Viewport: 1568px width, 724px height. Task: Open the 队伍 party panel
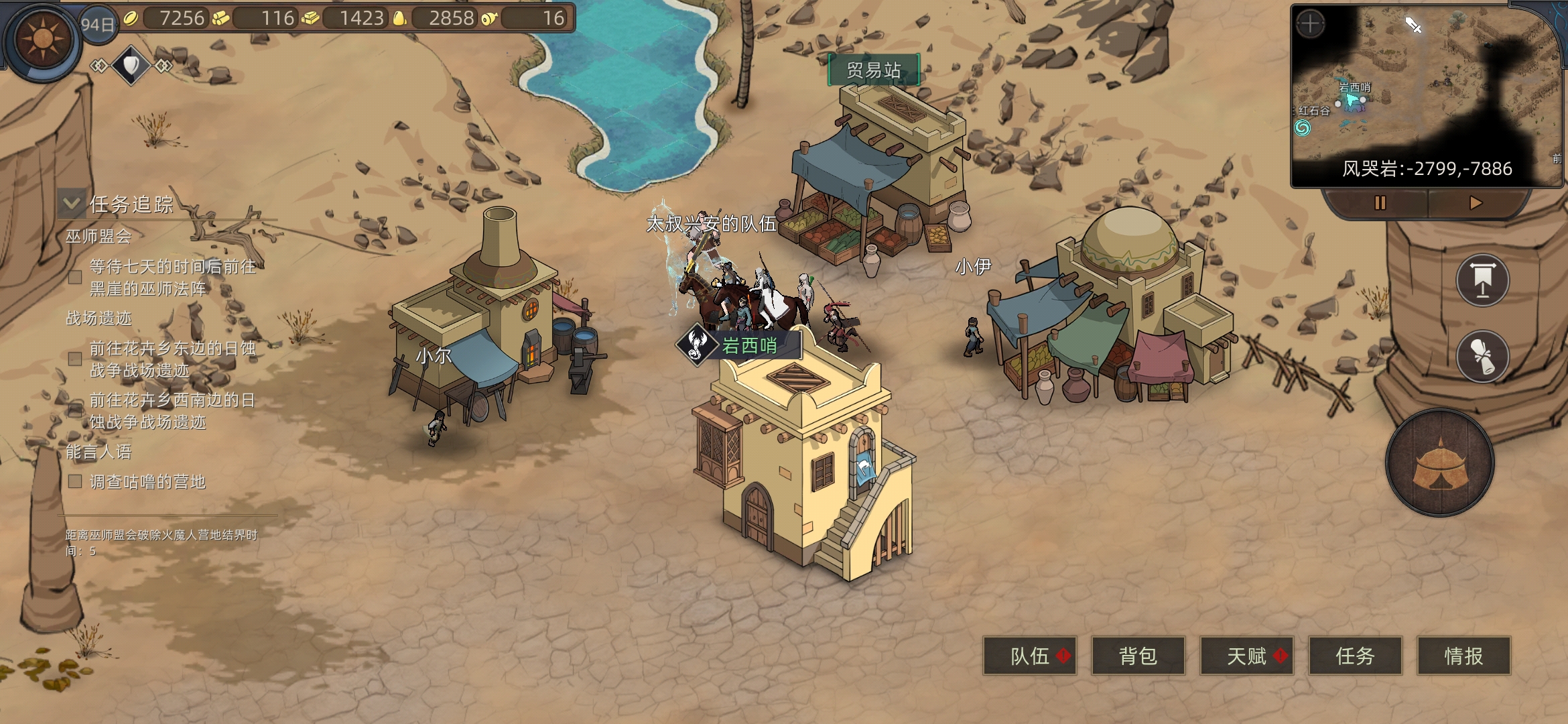point(1029,656)
